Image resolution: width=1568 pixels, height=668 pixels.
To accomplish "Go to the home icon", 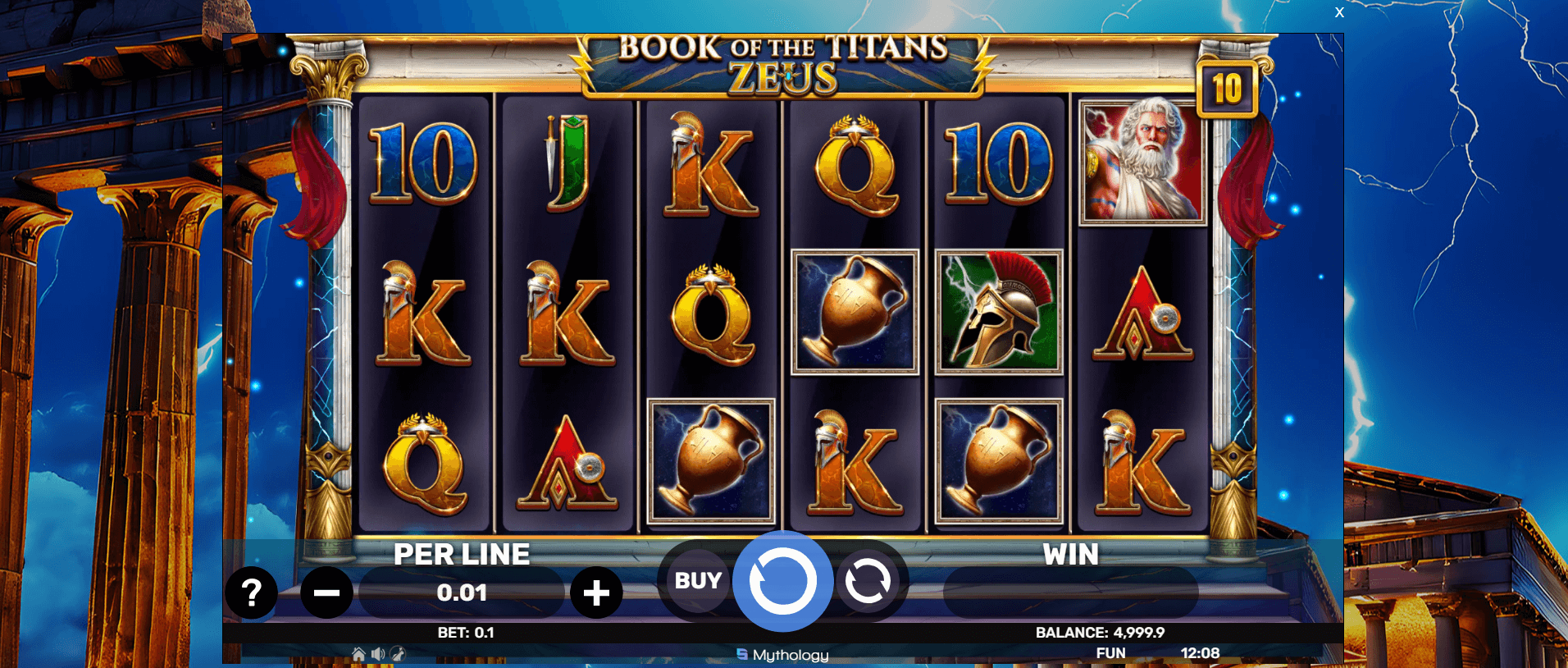I will pos(358,654).
